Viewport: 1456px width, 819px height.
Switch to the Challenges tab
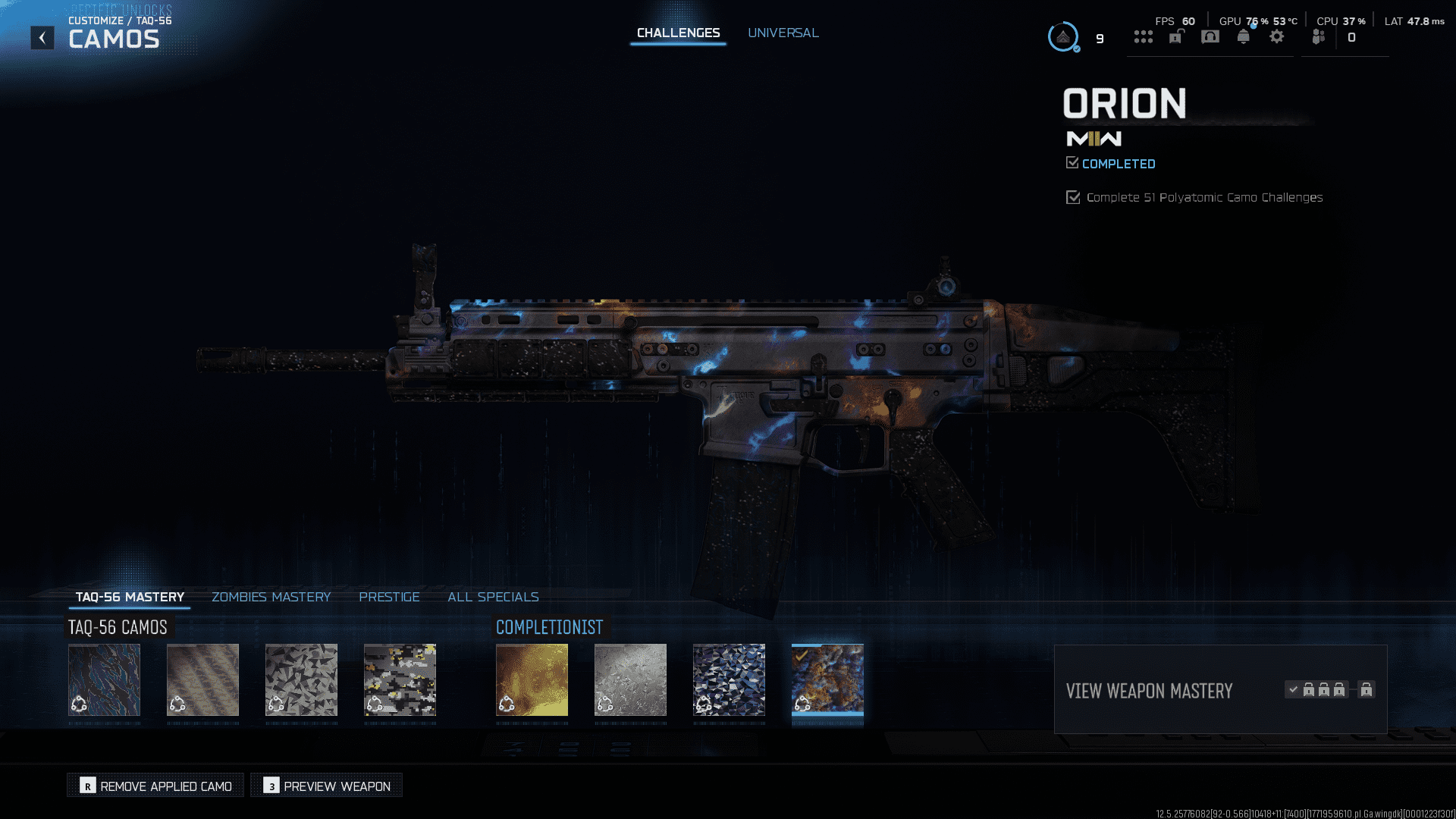[x=678, y=33]
